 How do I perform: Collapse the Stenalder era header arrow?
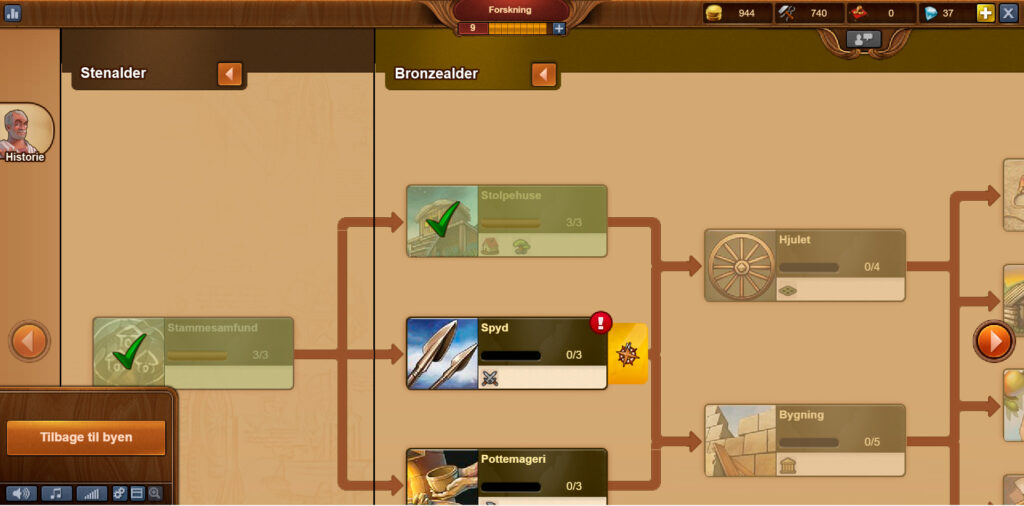click(230, 74)
